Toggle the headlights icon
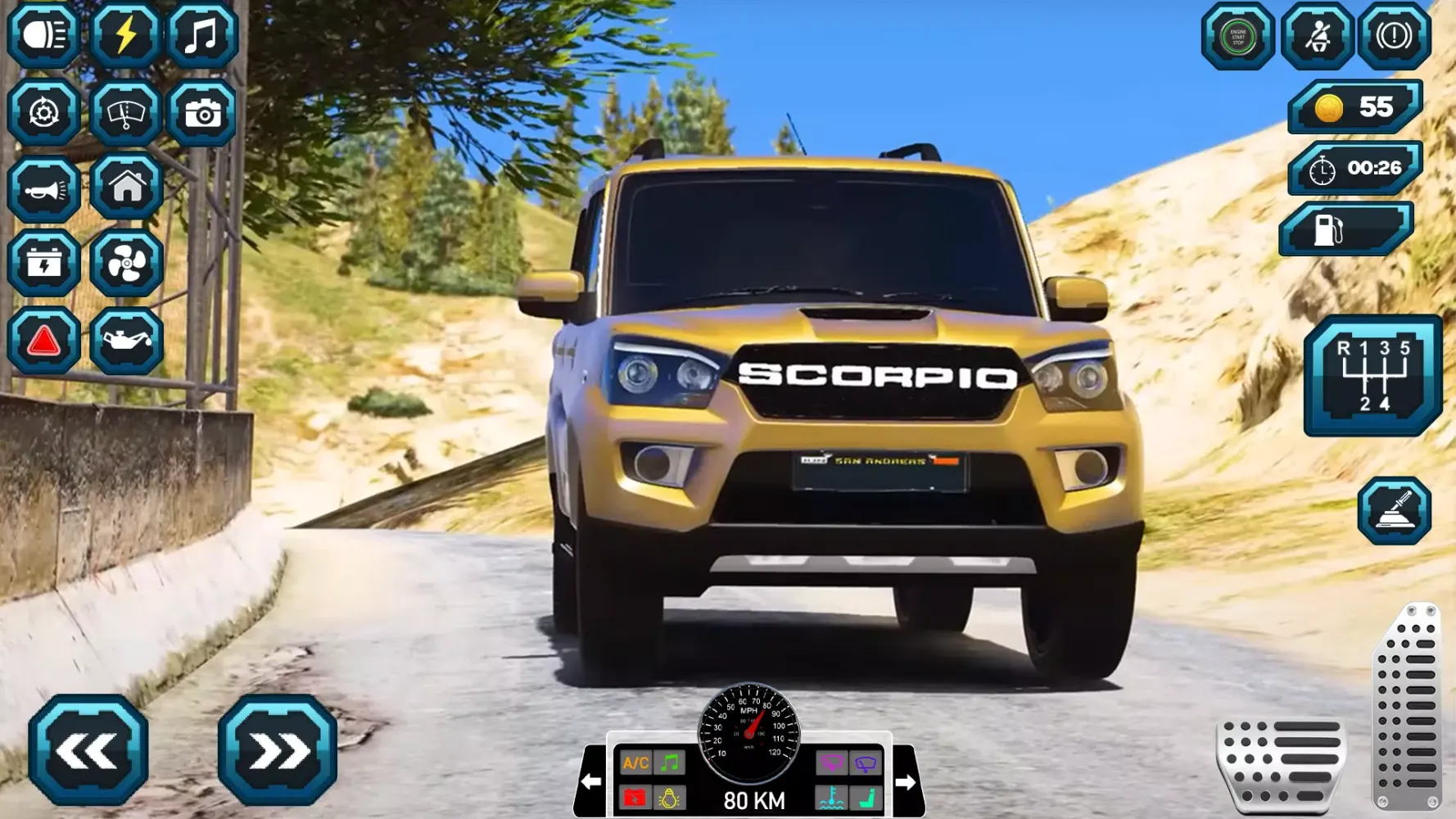The image size is (1456, 819). 44,35
